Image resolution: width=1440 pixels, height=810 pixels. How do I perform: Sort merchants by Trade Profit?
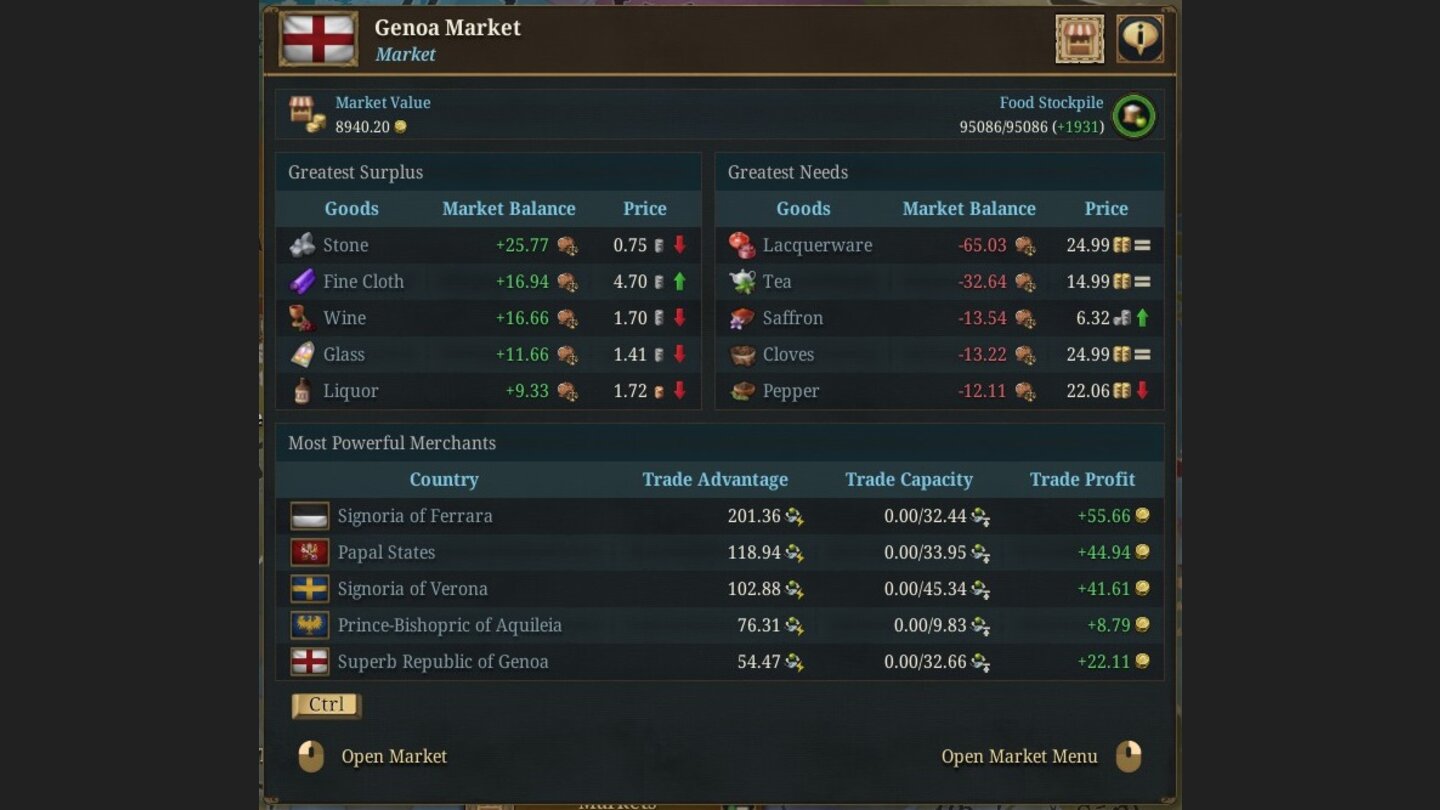click(1082, 479)
